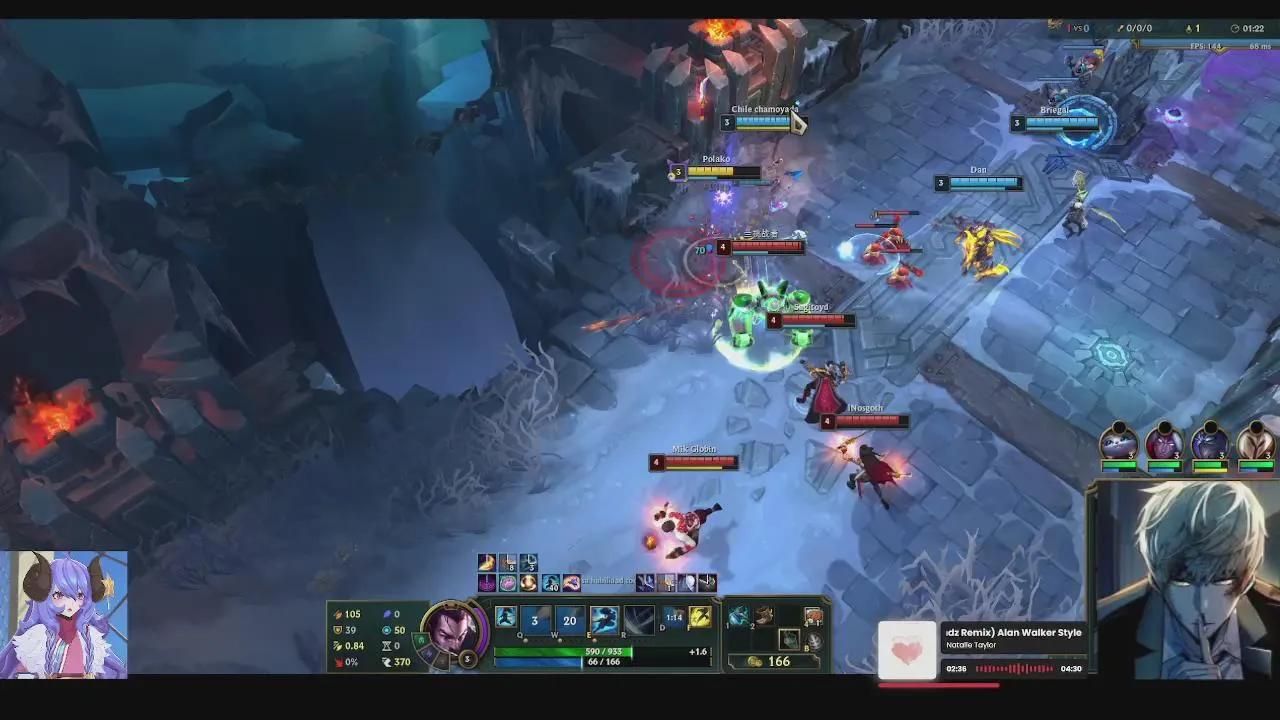
Task: Click the trinket slot next to the B label
Action: [x=791, y=640]
